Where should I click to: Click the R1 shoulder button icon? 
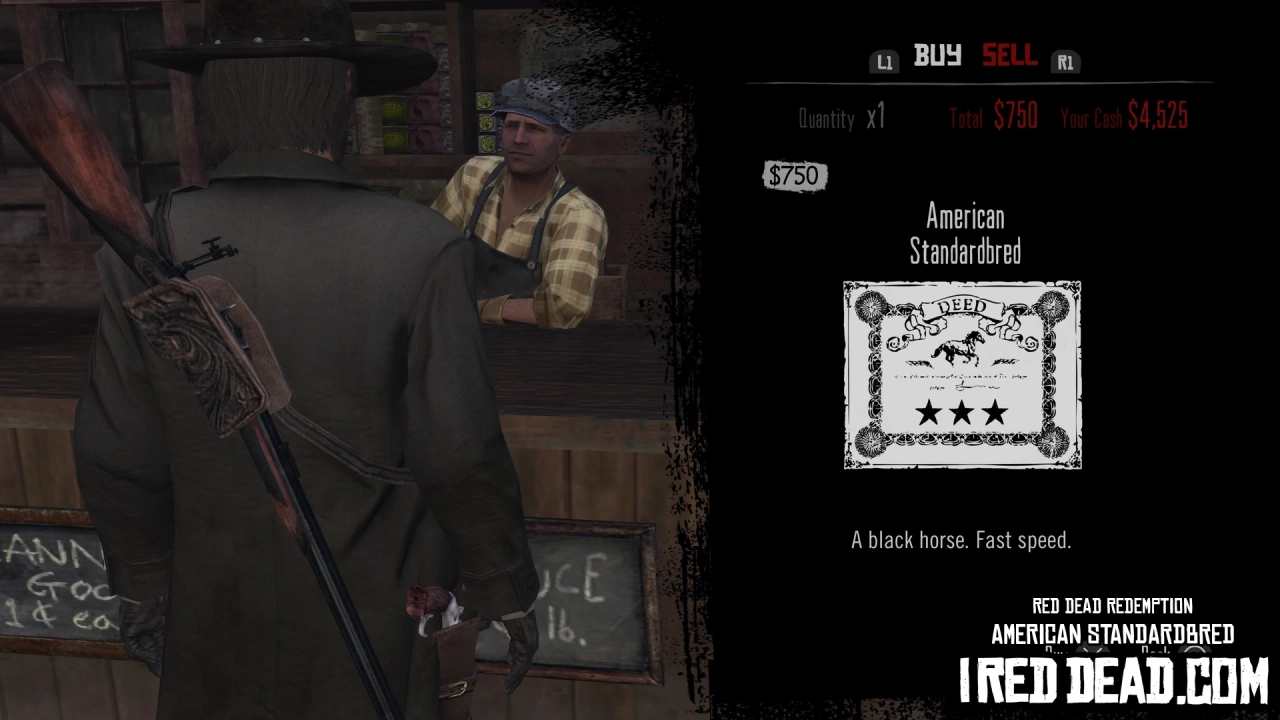click(1066, 61)
